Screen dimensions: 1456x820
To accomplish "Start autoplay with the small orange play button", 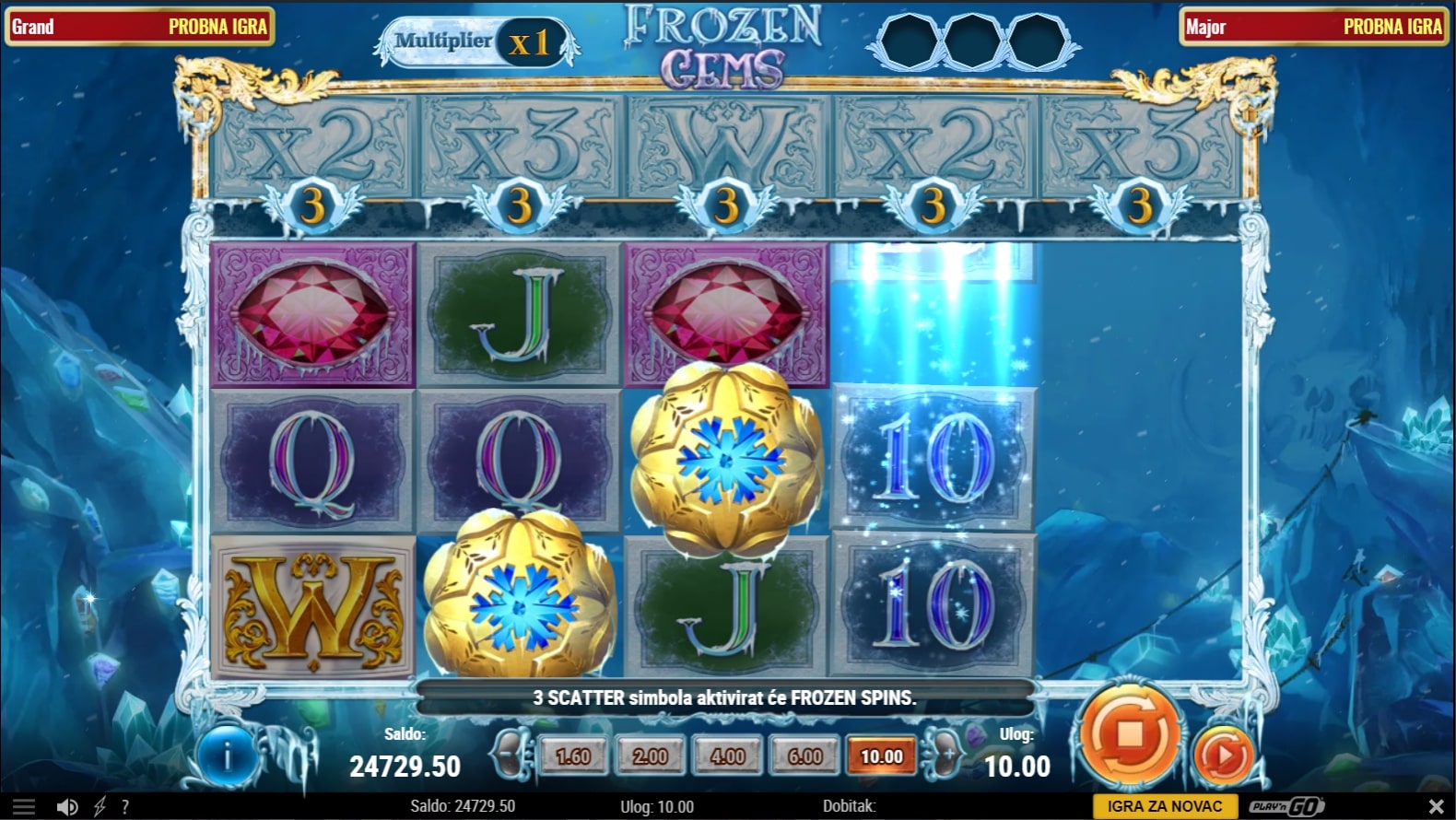I will click(x=1223, y=756).
